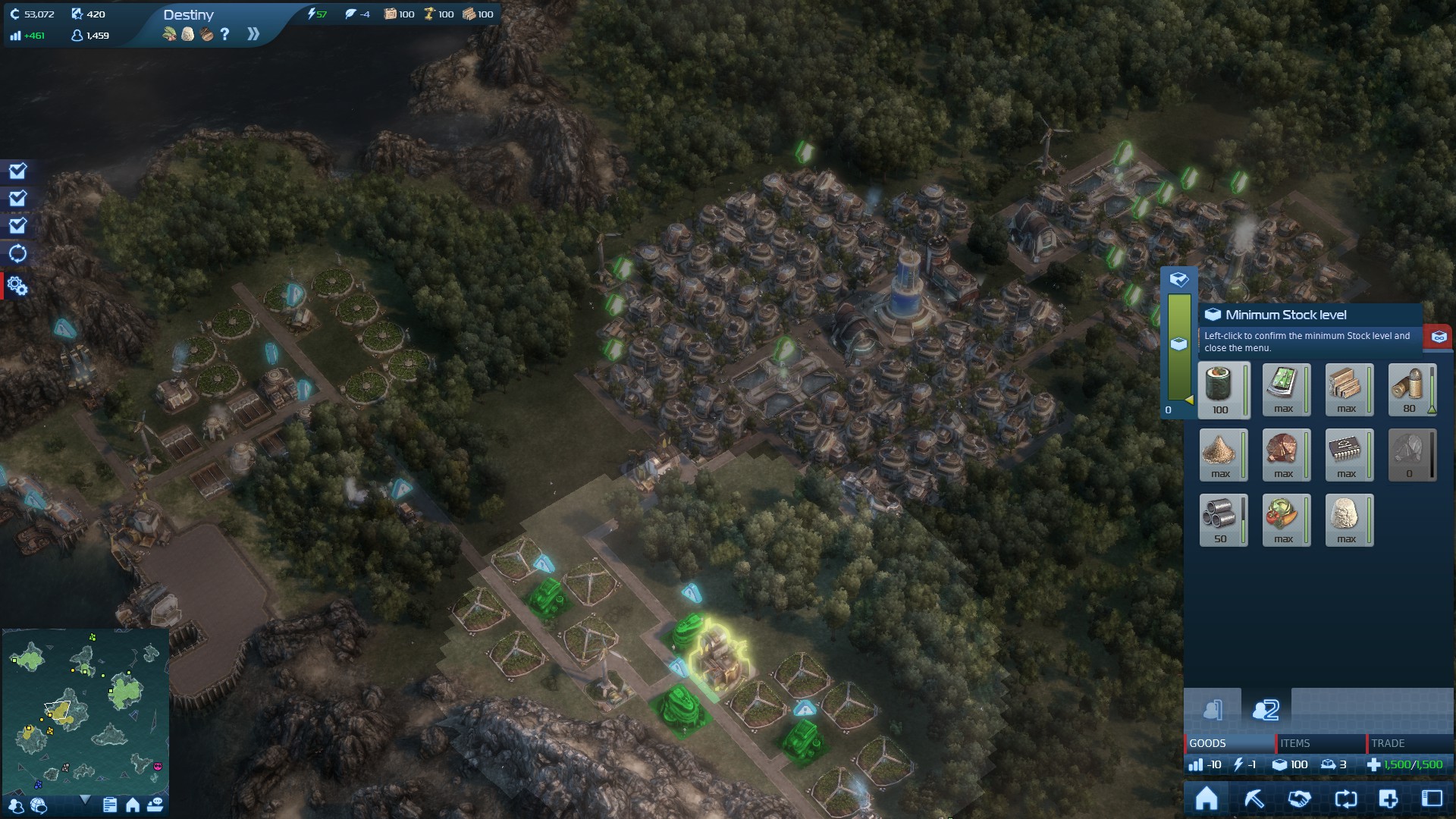
Task: Select the microchips goods slot
Action: pos(1348,454)
